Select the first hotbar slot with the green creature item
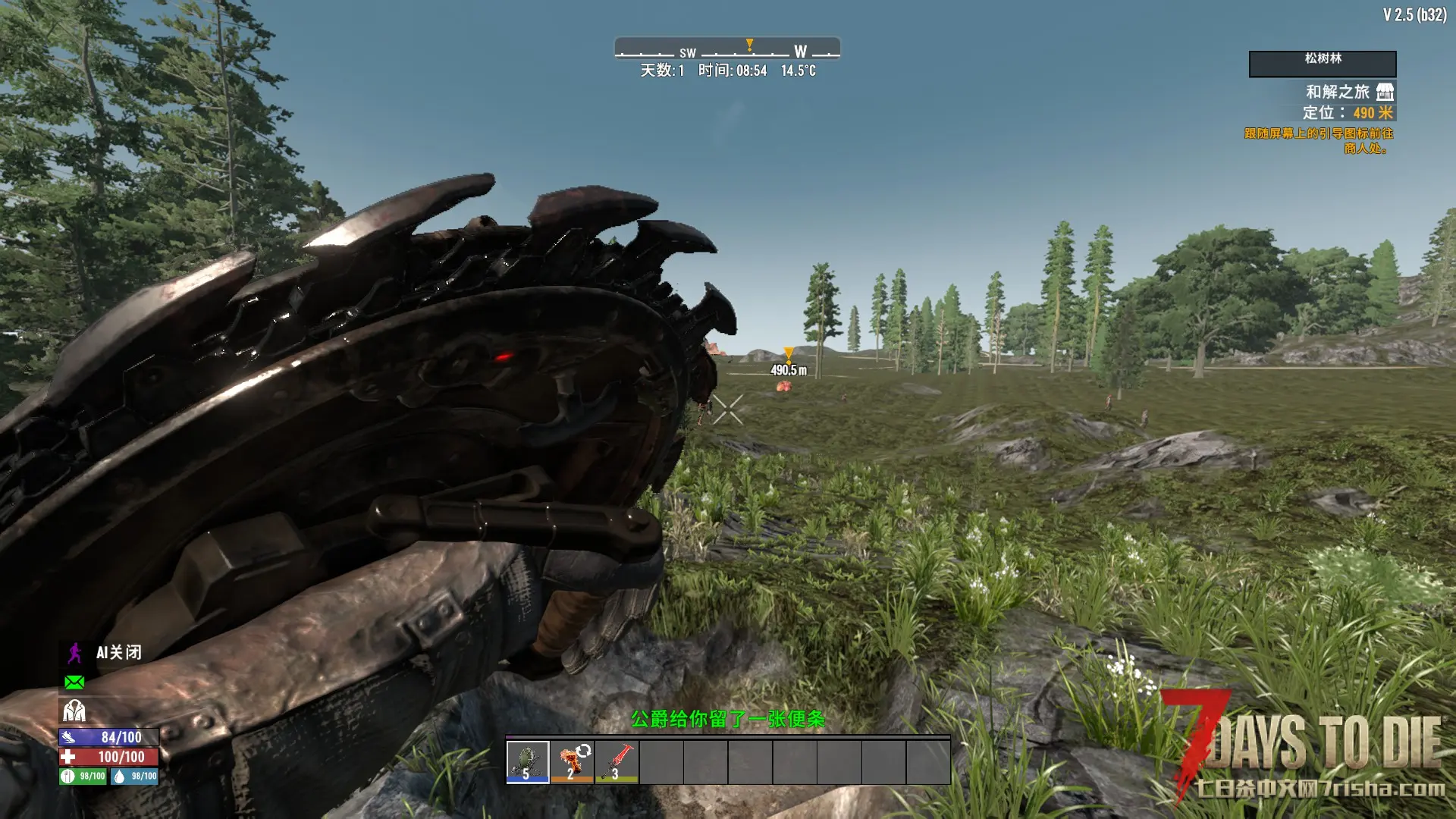Viewport: 1456px width, 819px height. coord(527,761)
